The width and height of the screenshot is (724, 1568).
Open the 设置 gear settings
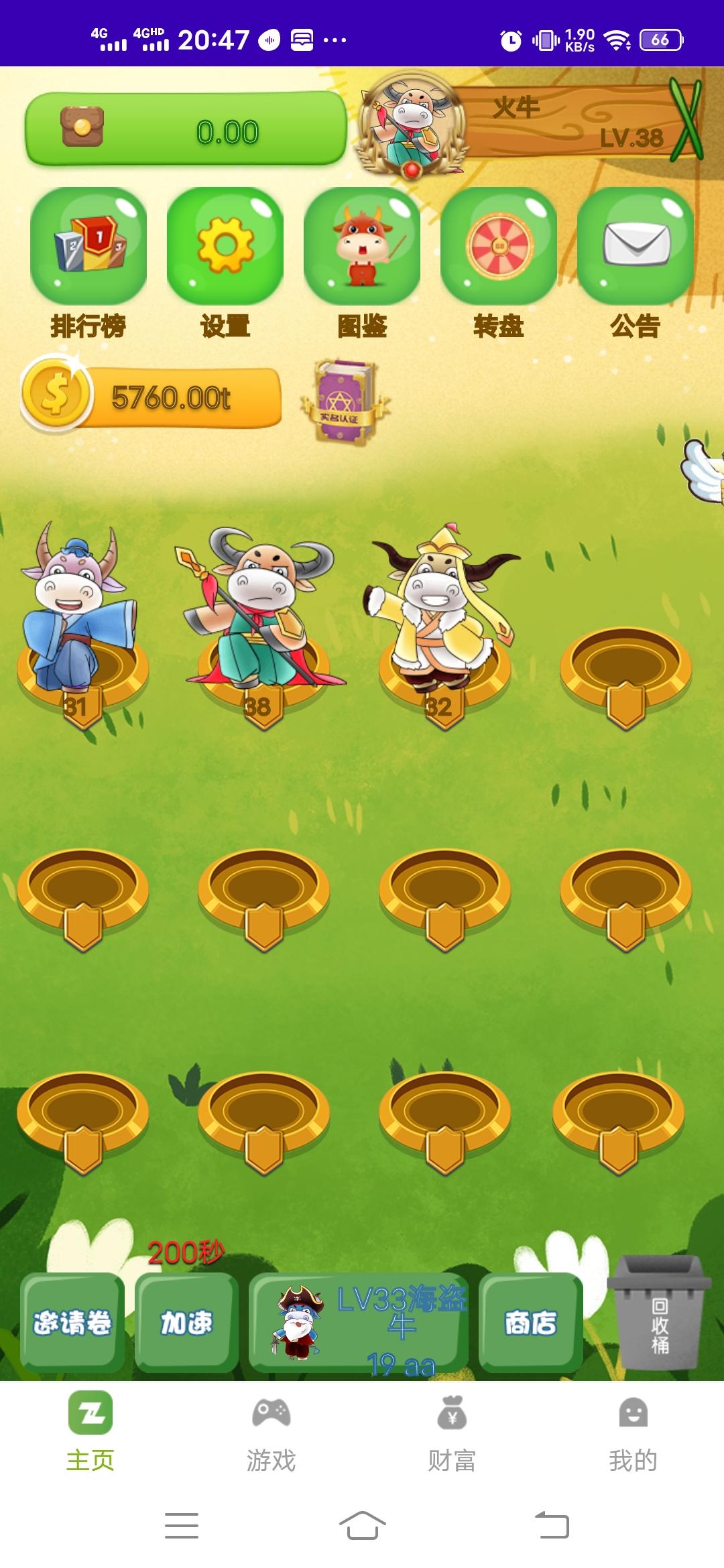225,247
